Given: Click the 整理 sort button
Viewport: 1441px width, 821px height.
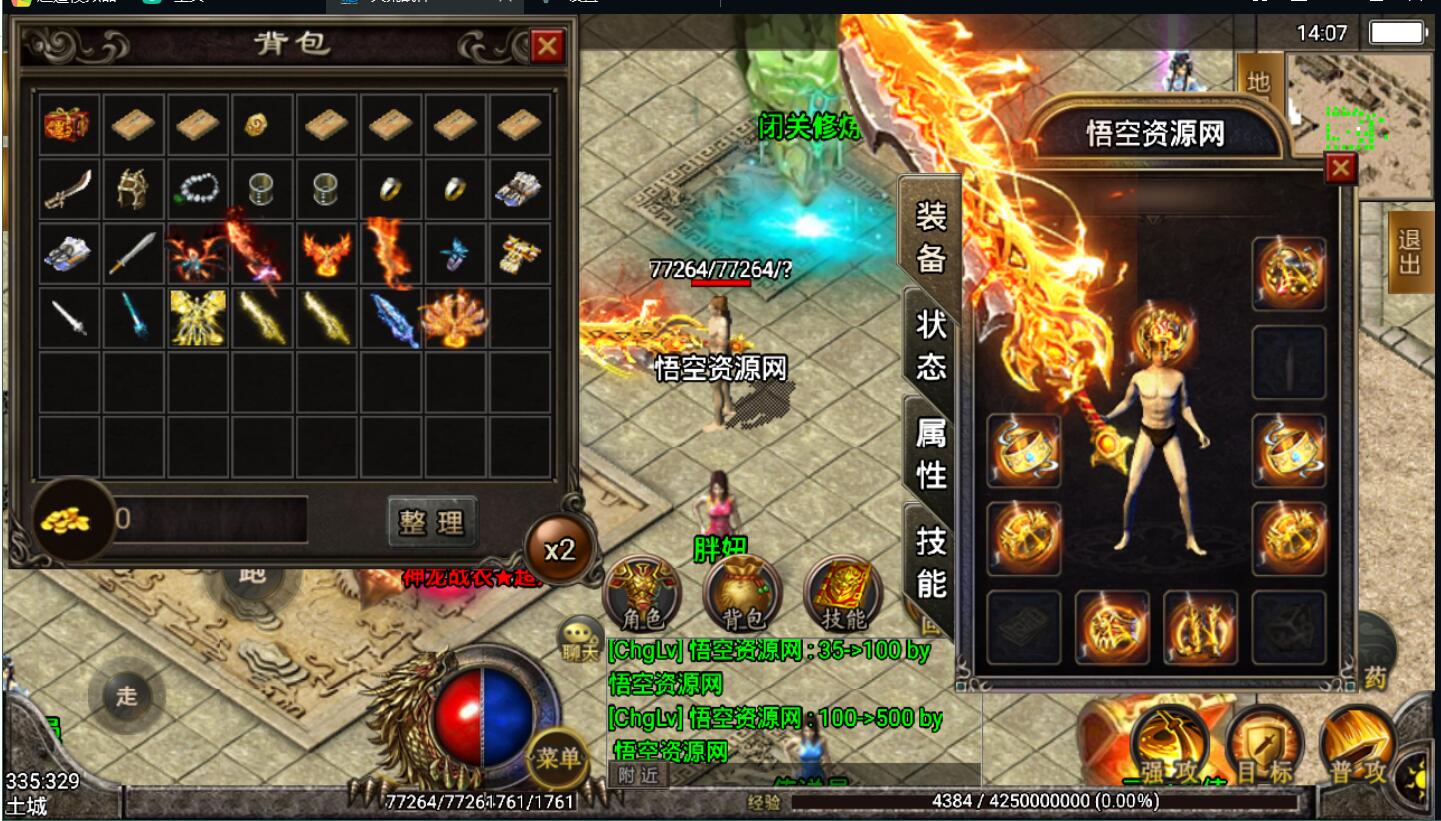Looking at the screenshot, I should [x=432, y=521].
